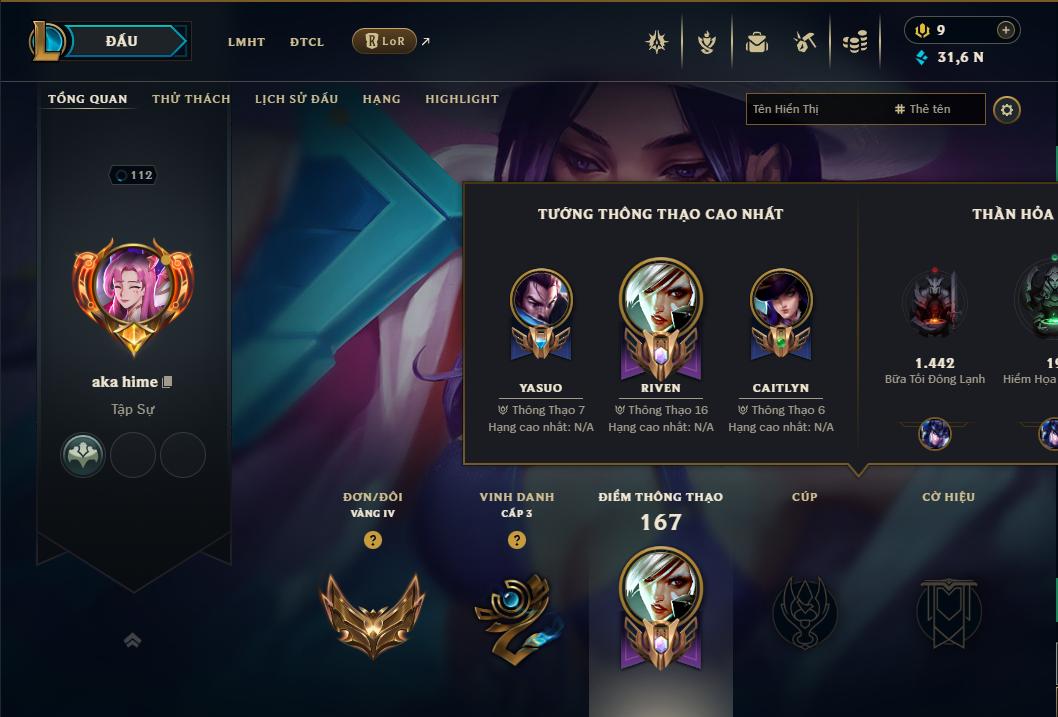1058x717 pixels.
Task: Select the CỜ HIỆU banner emblem
Action: click(x=948, y=612)
